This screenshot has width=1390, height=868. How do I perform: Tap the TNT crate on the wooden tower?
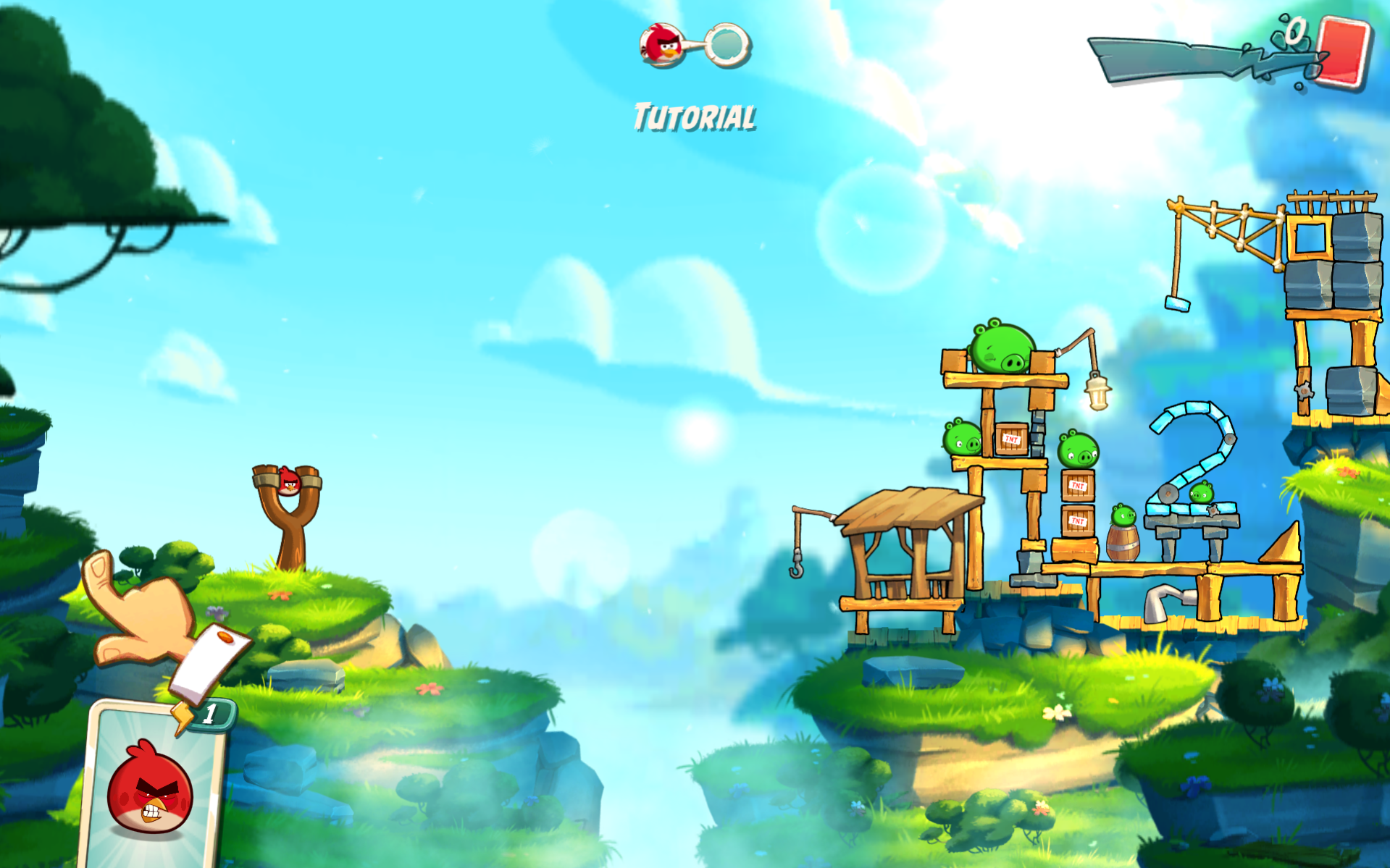click(1010, 437)
